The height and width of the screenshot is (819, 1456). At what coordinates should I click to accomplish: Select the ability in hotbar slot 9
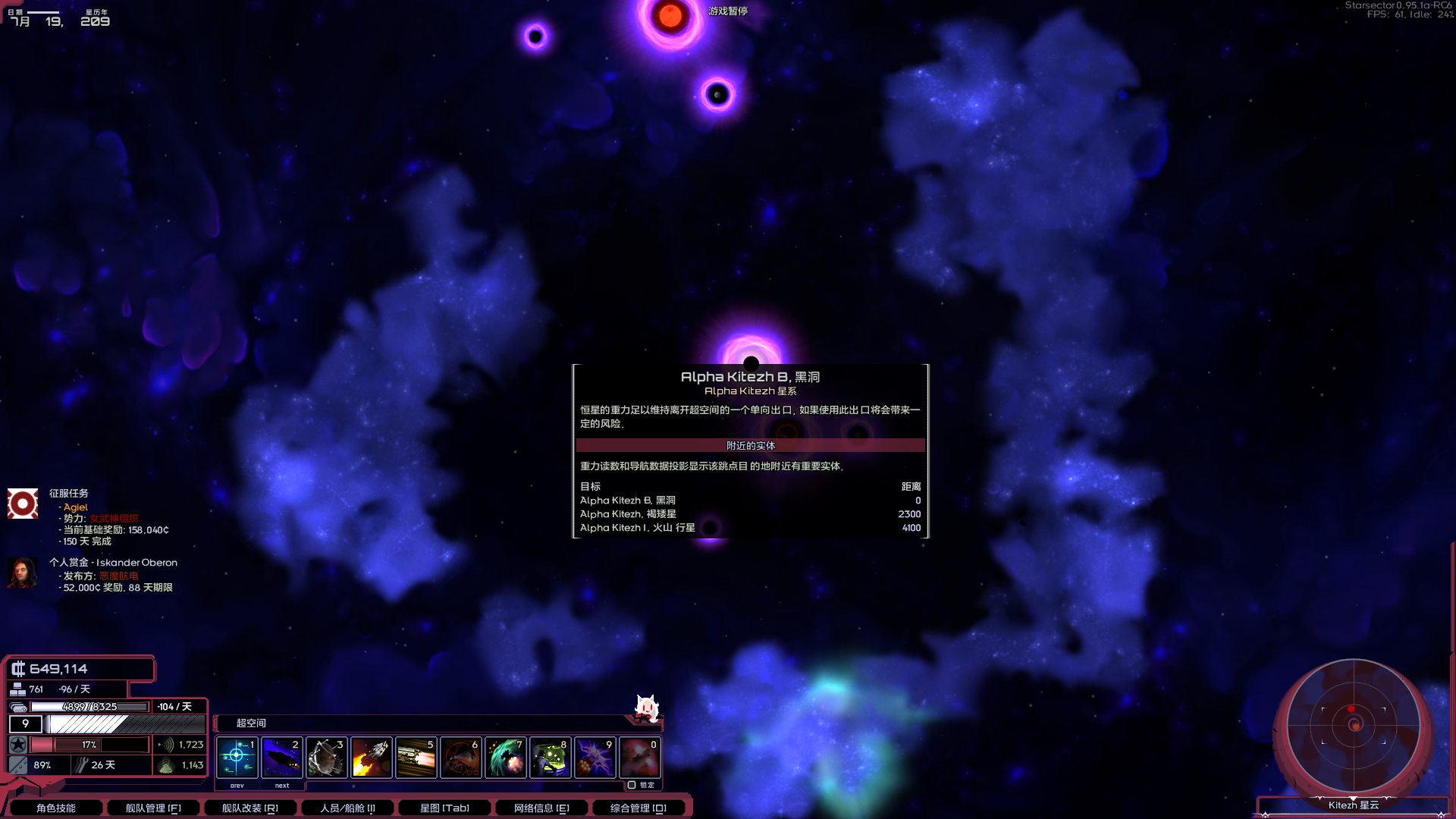(595, 757)
